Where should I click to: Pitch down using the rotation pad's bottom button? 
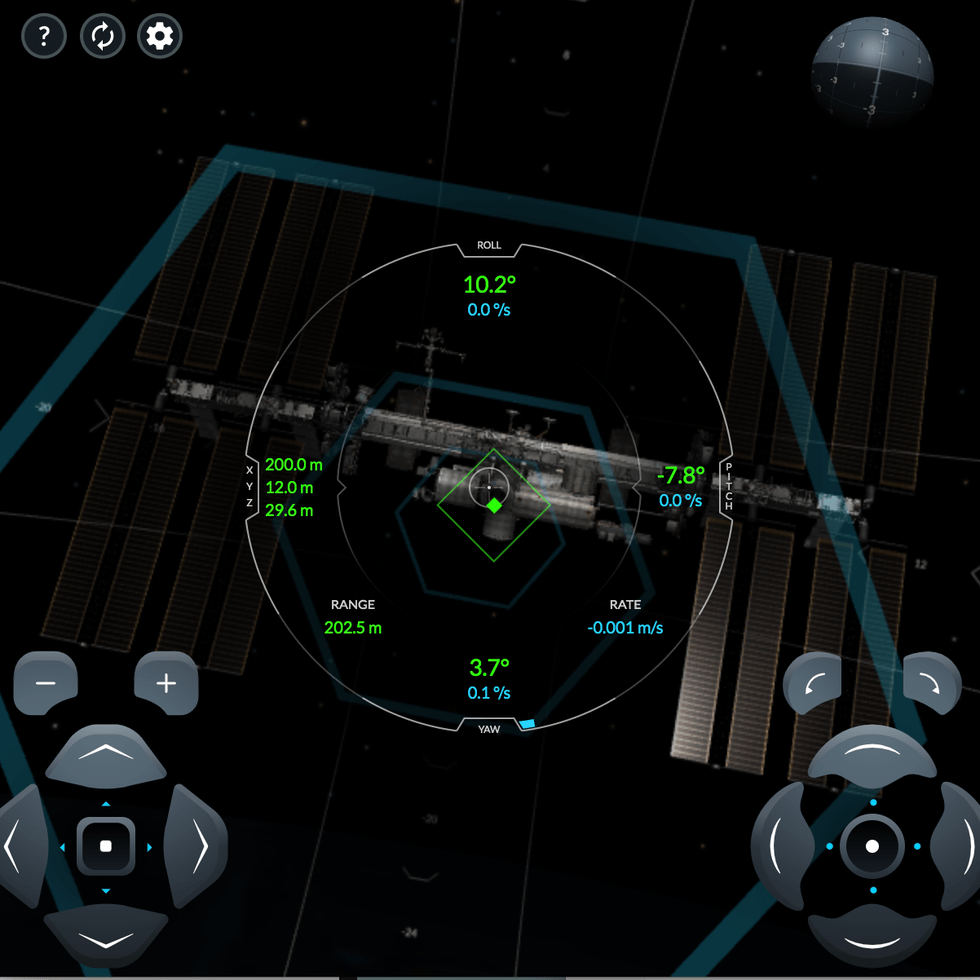pyautogui.click(x=872, y=938)
